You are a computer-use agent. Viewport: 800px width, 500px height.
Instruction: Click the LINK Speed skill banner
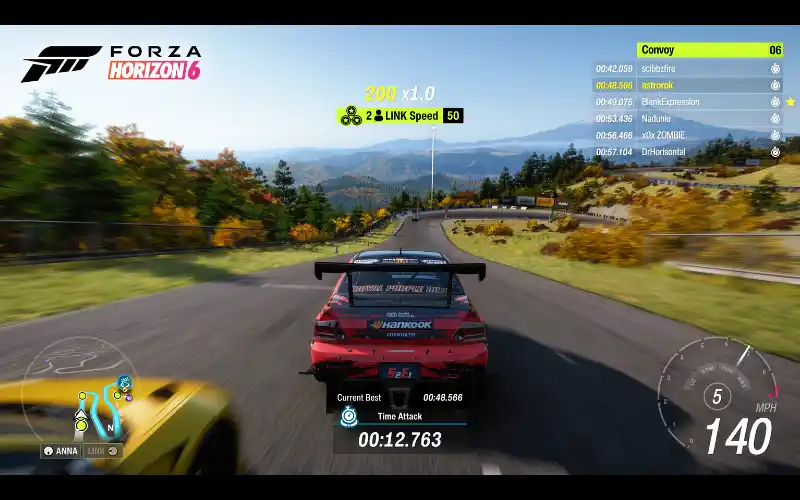tap(400, 116)
